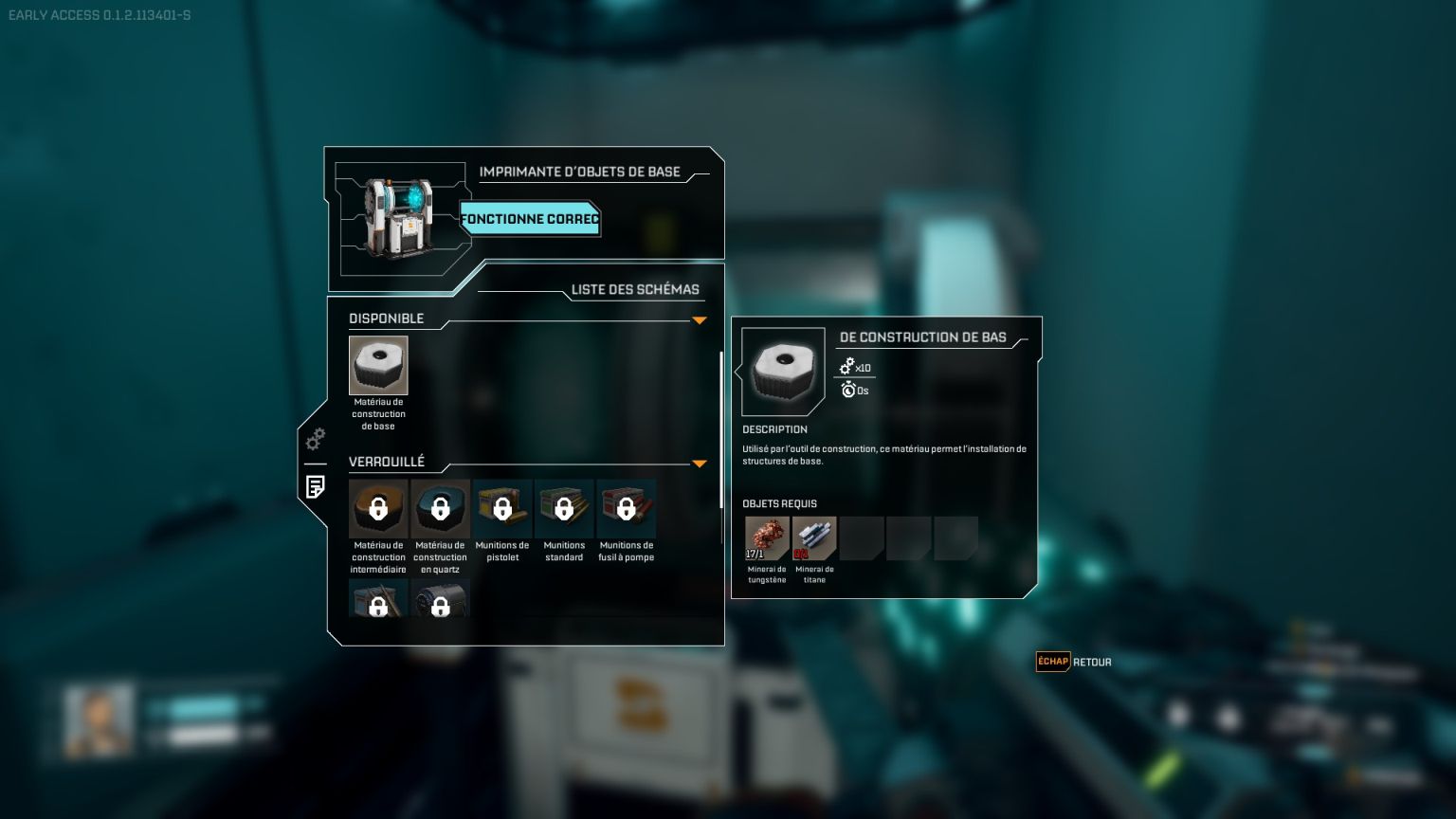Inspect the Minerai de titane required item
1456x819 pixels.
click(x=814, y=538)
